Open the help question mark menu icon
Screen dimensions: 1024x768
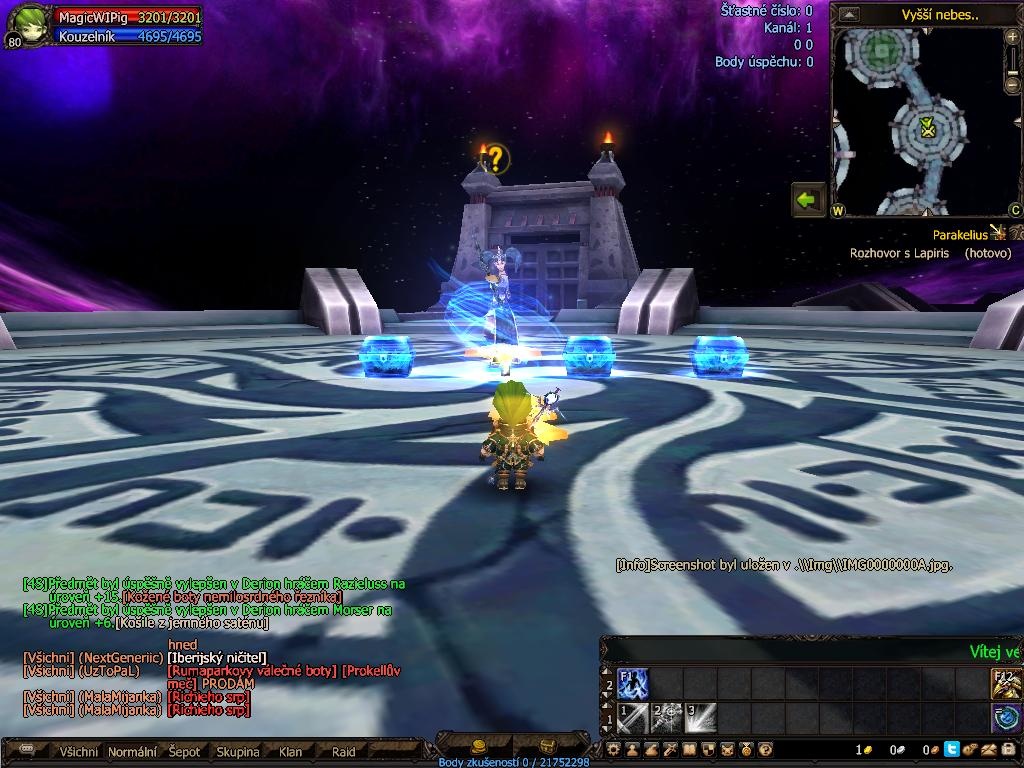765,749
